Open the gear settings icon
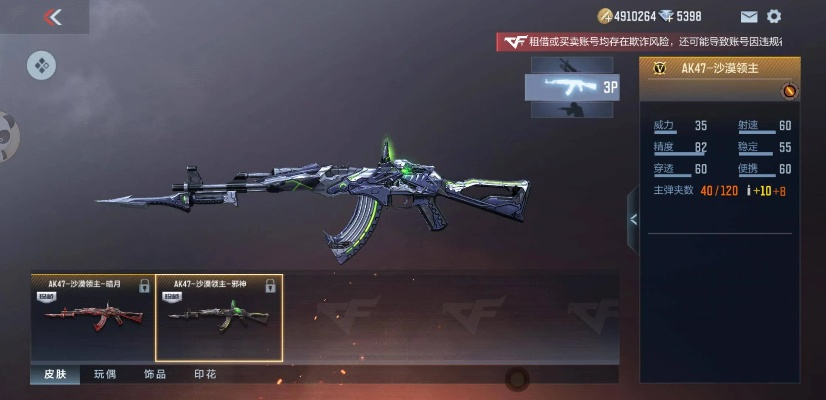 coord(773,16)
